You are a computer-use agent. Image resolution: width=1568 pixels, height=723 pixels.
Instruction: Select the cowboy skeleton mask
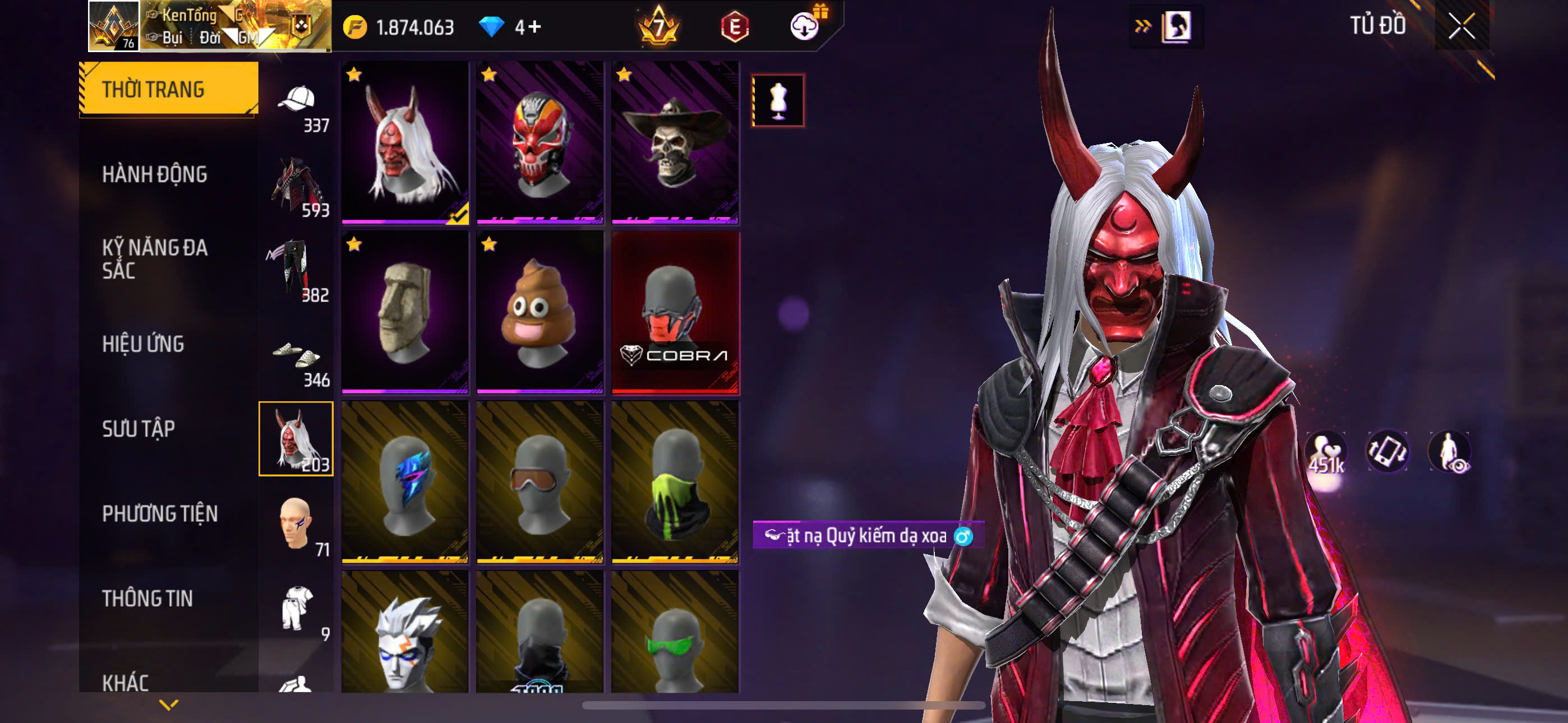(x=675, y=142)
